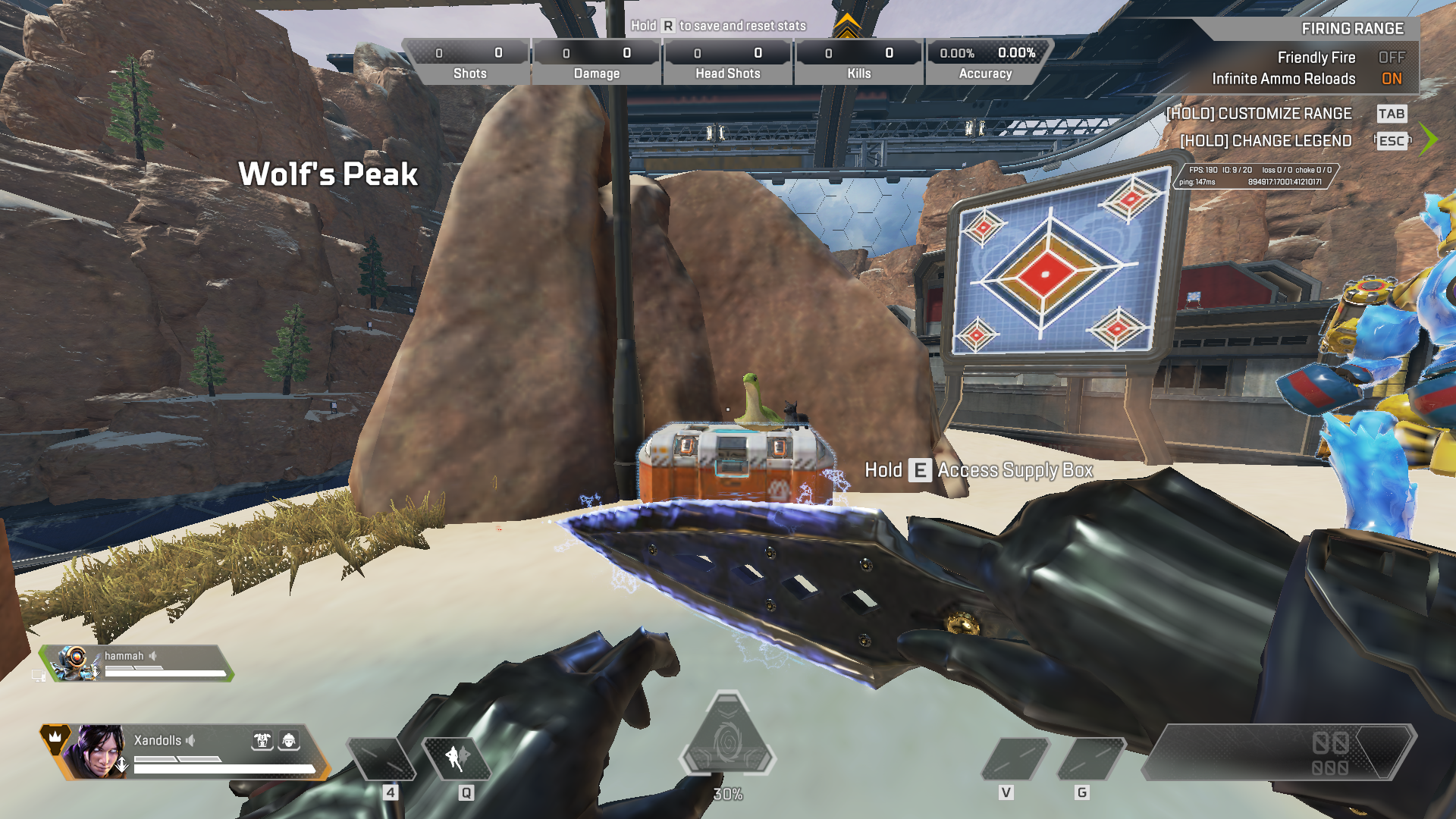Screen dimensions: 1456x819
Task: Toggle the Friendly Fire setting
Action: click(x=1391, y=58)
